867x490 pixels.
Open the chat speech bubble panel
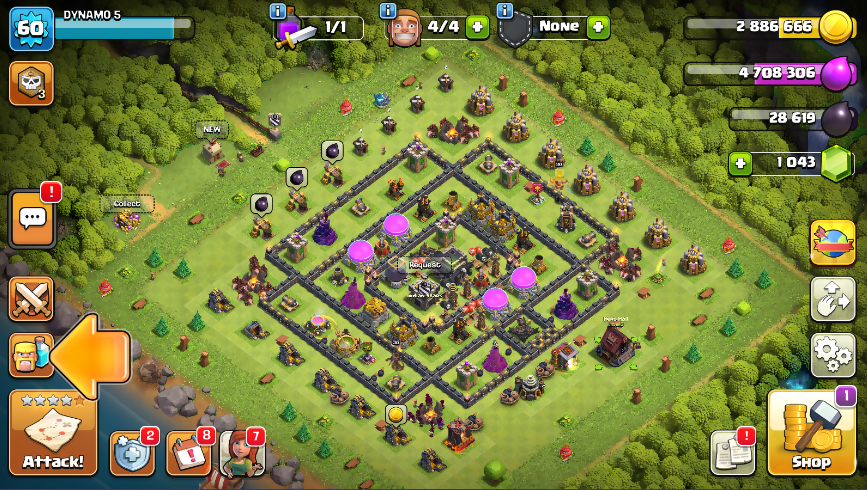31,218
